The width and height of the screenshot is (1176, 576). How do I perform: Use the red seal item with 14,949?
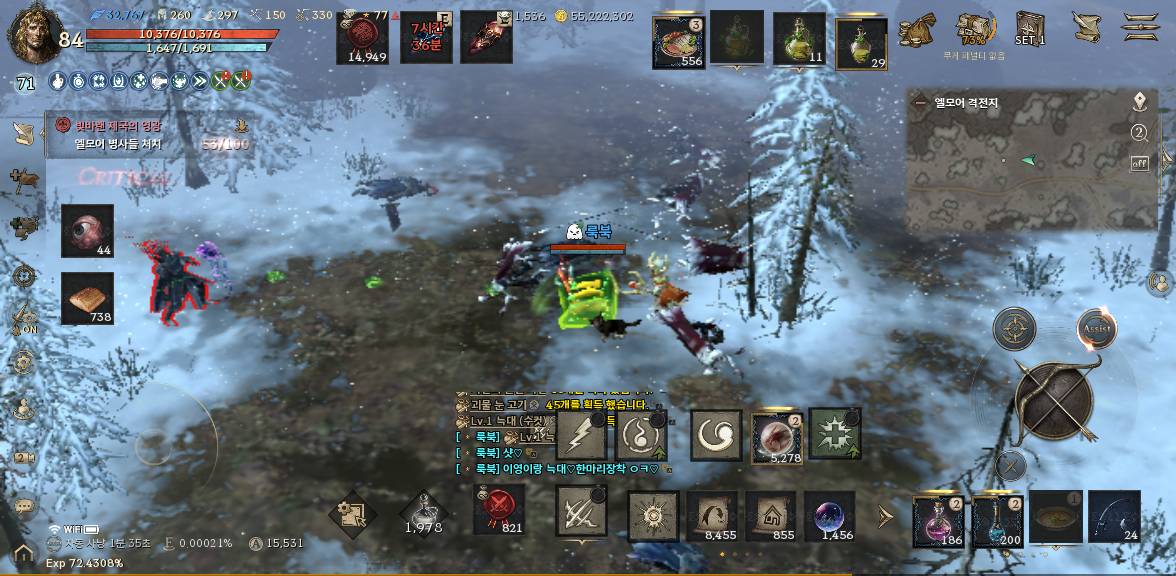(x=367, y=40)
